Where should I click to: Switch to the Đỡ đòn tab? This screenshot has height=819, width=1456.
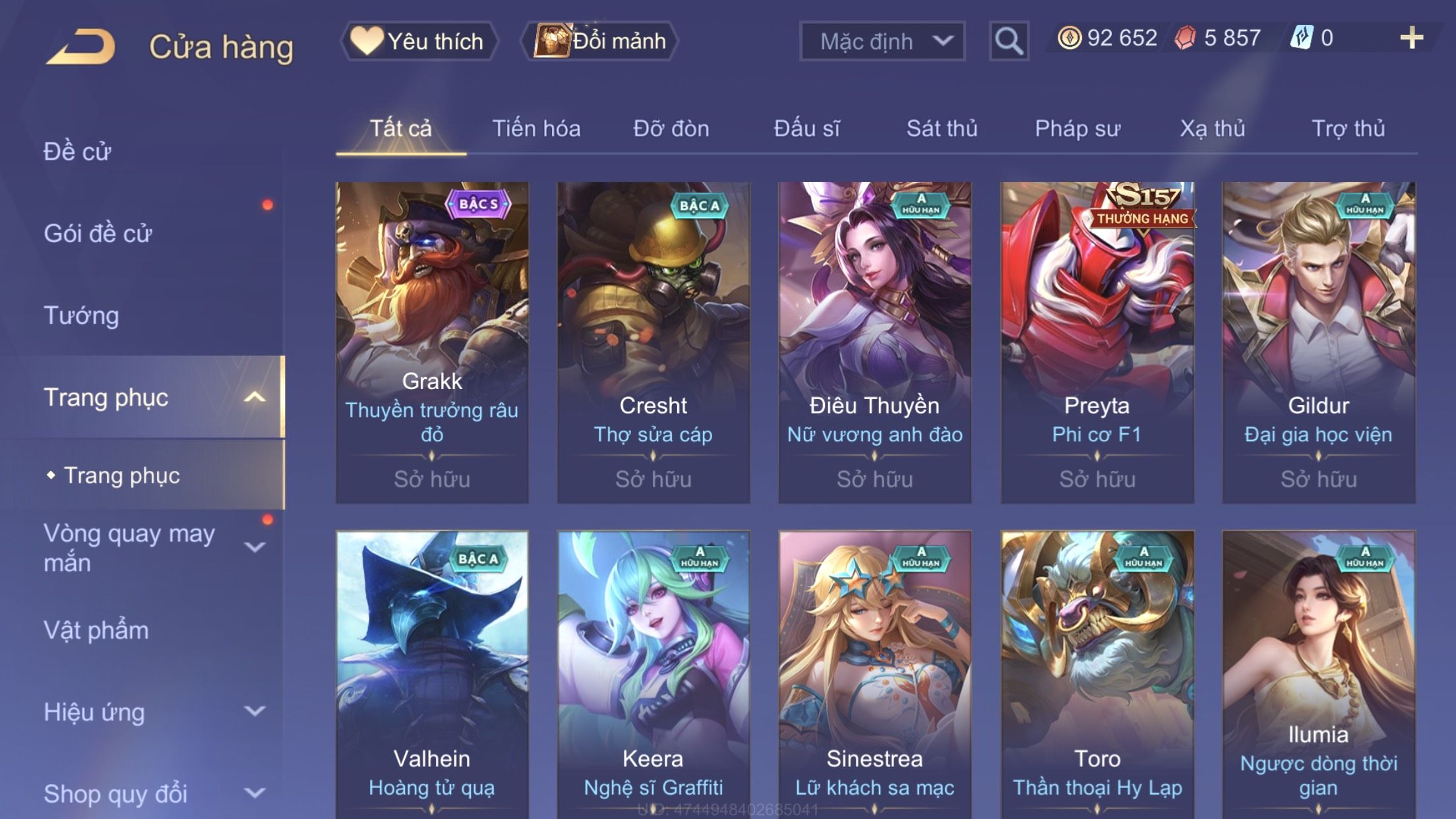pos(671,129)
